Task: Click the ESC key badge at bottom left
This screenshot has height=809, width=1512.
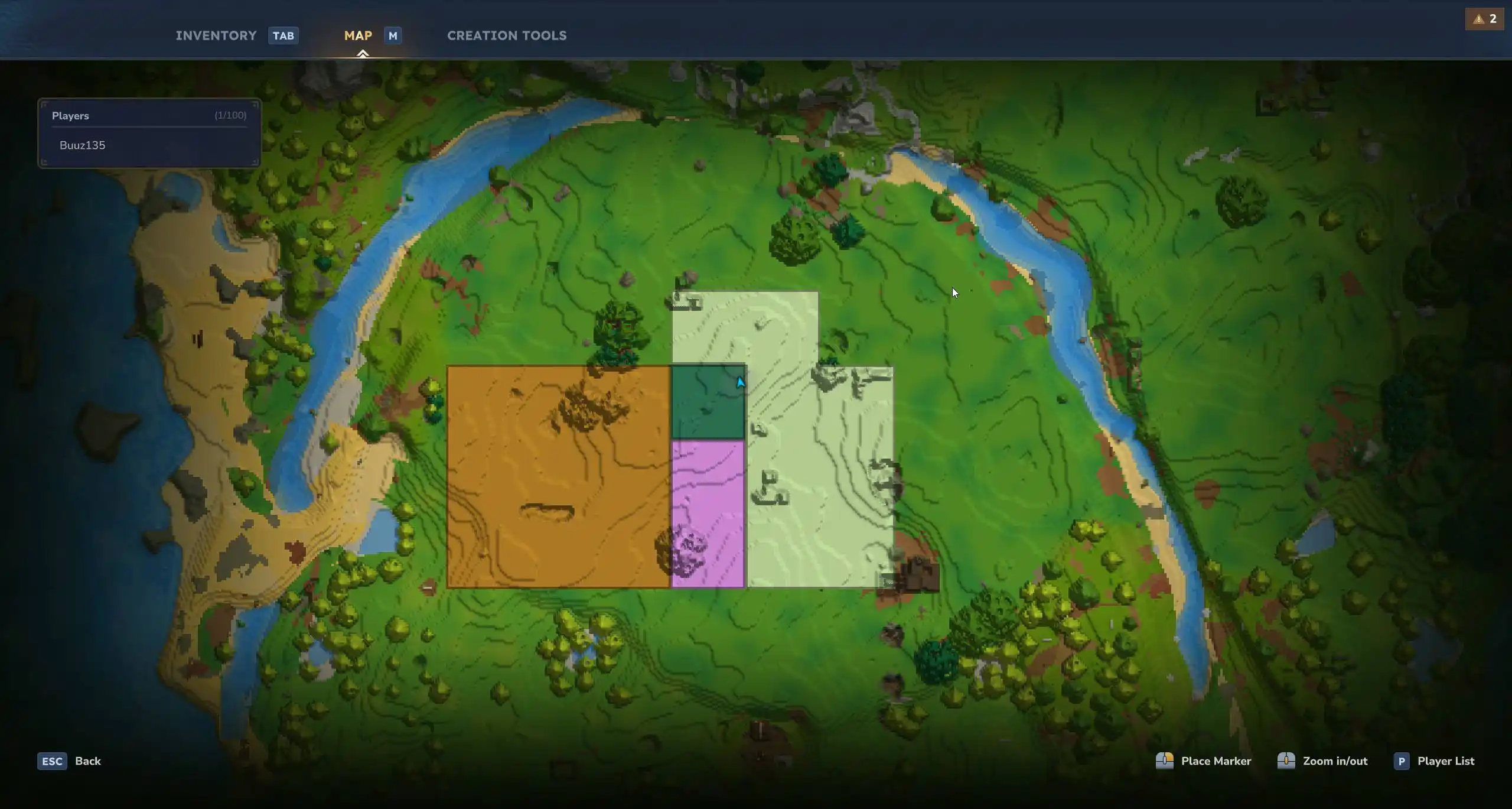Action: [x=52, y=761]
